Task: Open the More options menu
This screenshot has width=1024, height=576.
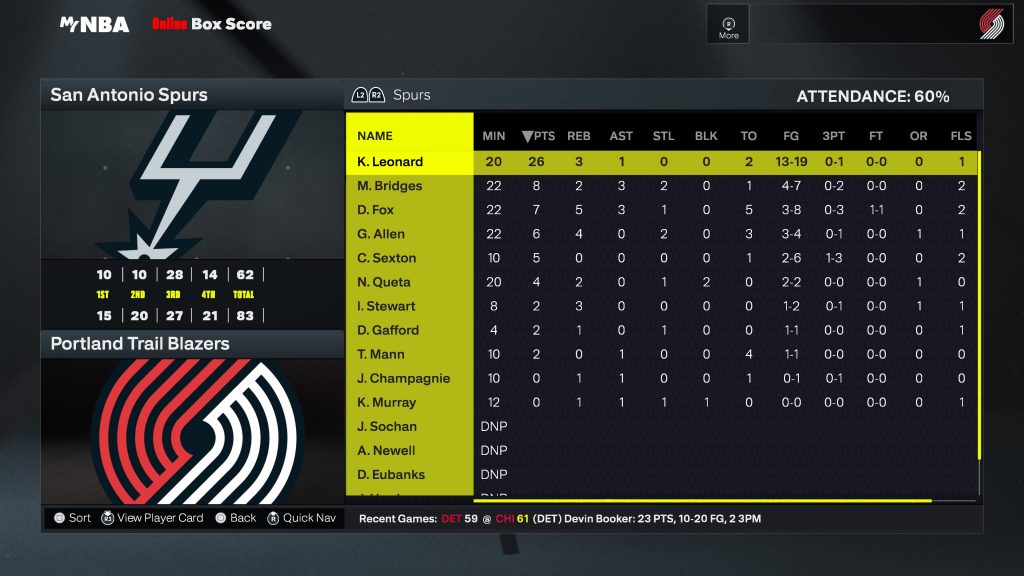Action: tap(728, 27)
